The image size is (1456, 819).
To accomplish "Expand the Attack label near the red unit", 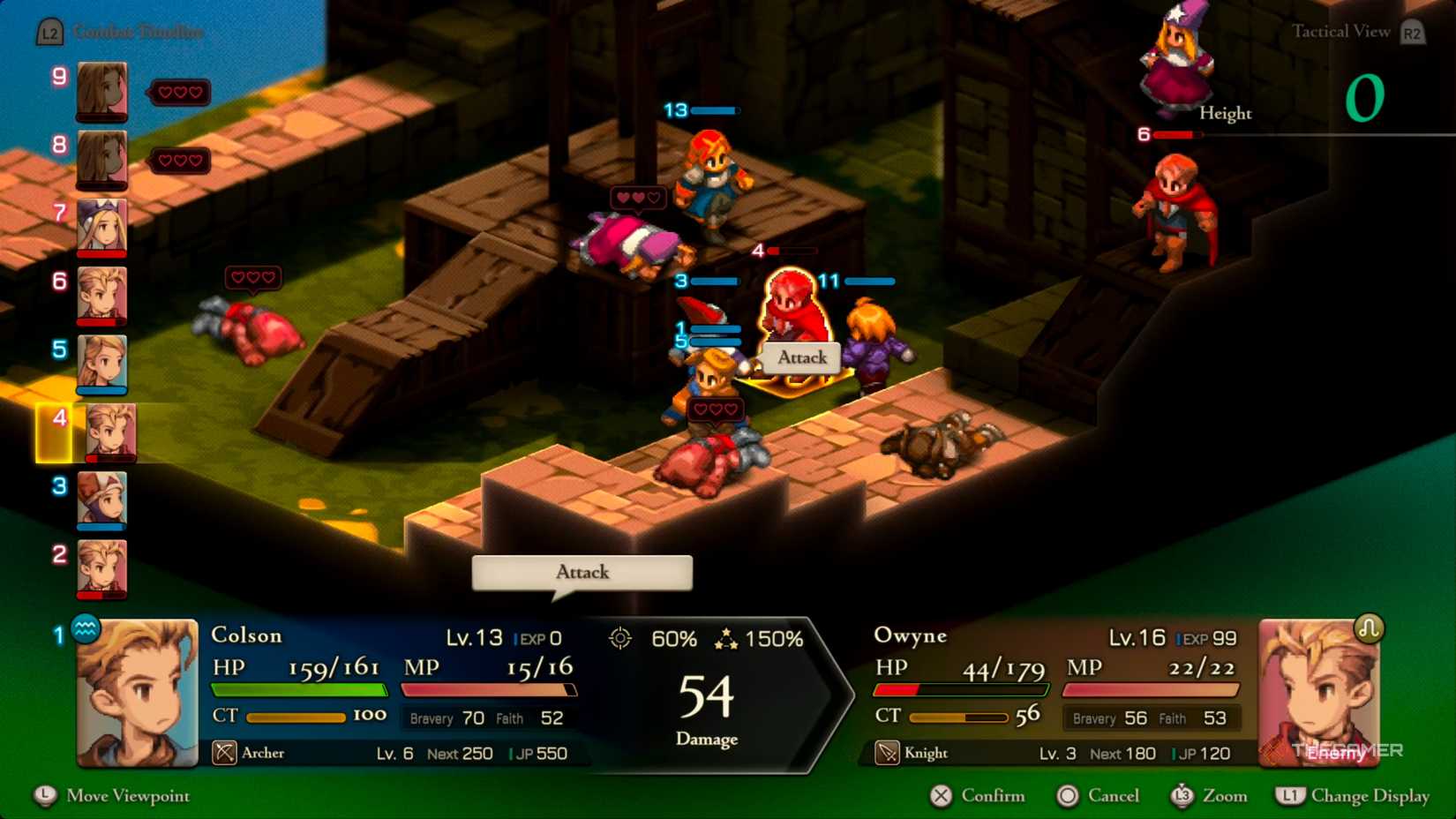I will coord(801,357).
